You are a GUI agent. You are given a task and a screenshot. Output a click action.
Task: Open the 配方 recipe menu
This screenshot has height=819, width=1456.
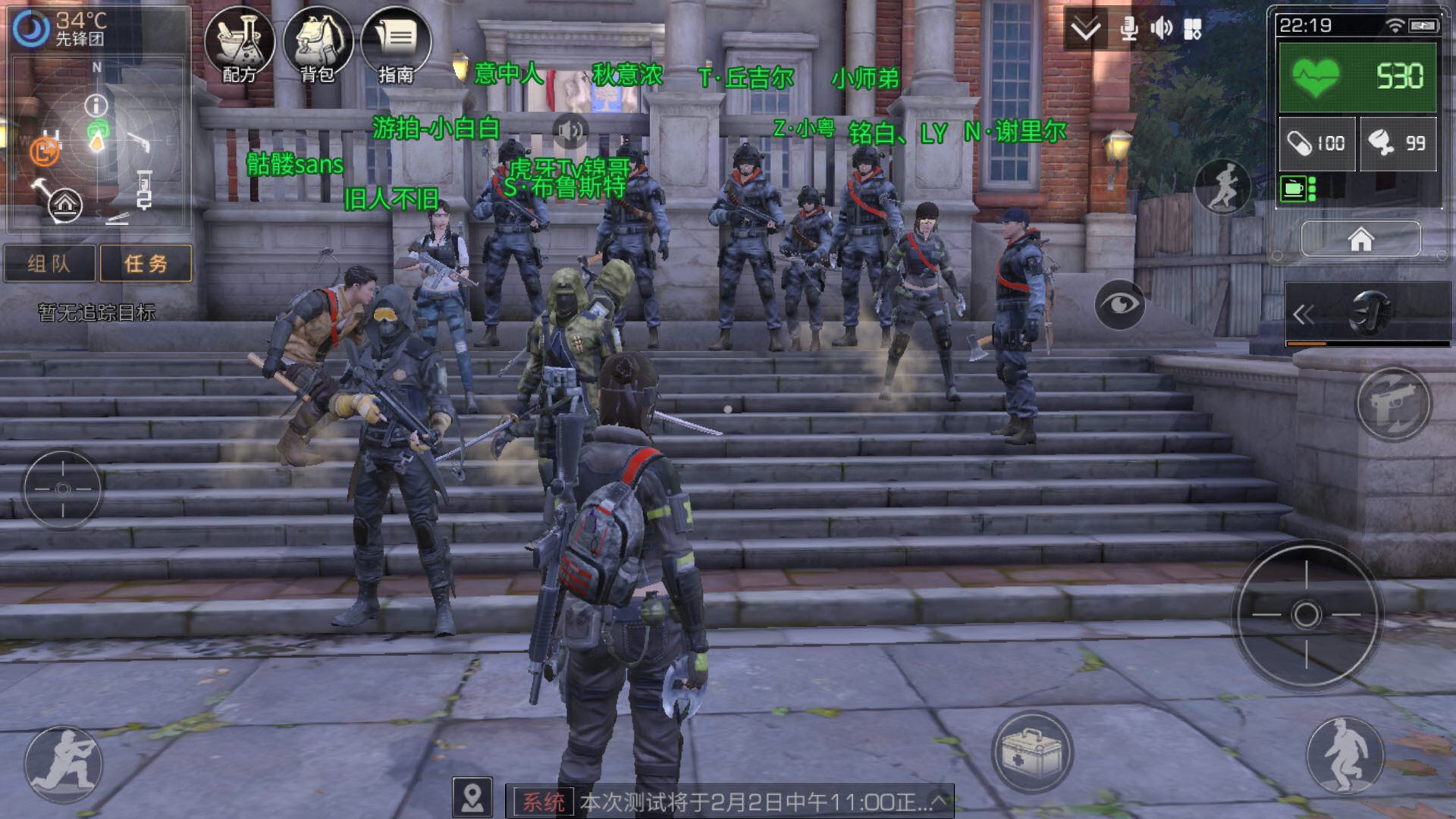click(240, 44)
